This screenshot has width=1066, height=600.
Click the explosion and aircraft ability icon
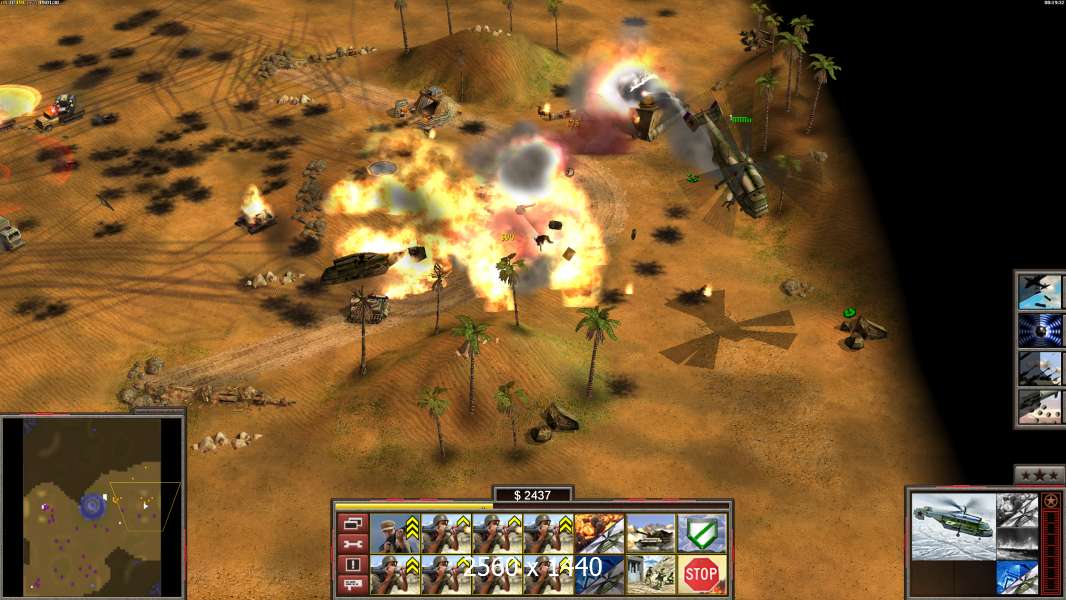(x=599, y=533)
